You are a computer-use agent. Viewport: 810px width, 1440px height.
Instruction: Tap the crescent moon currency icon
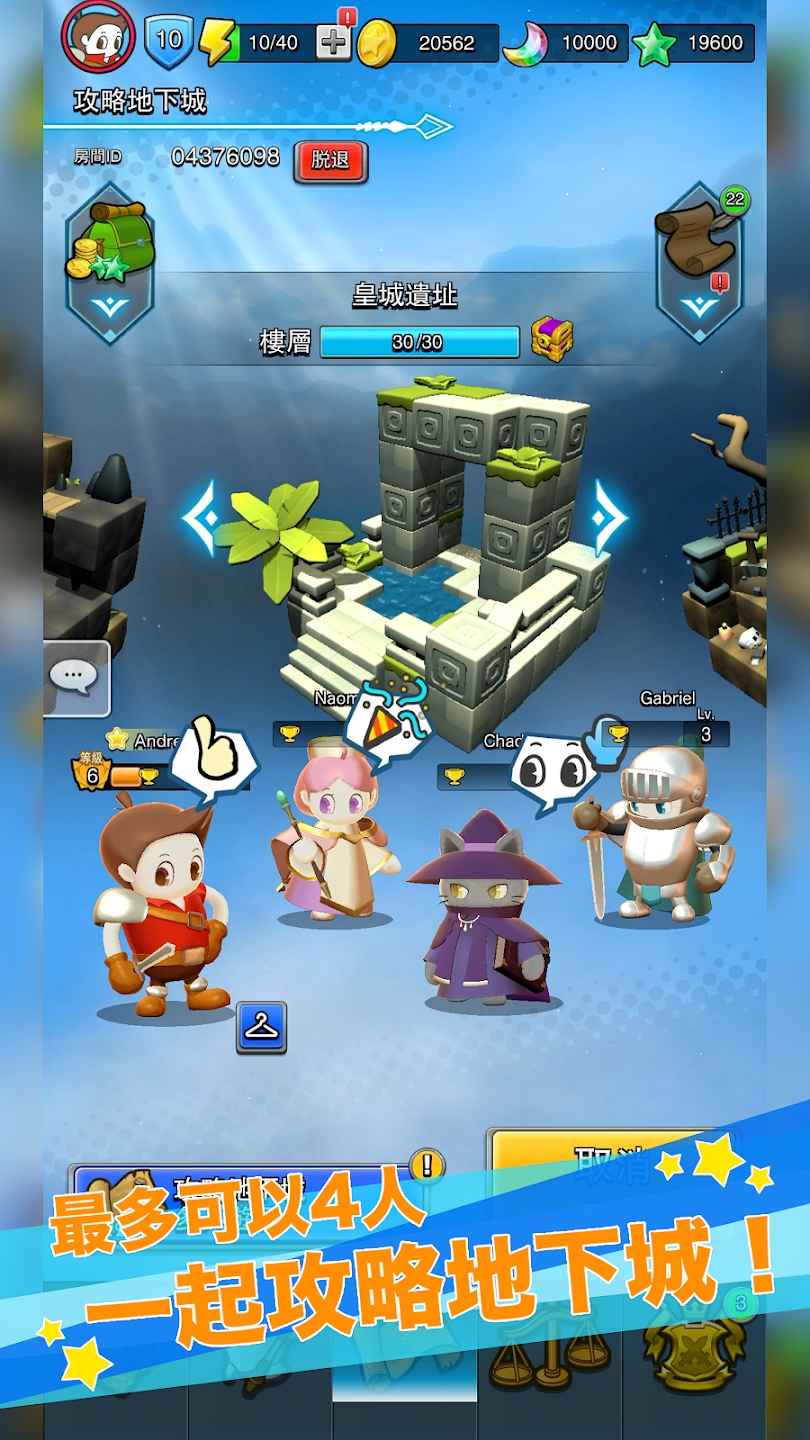tap(524, 44)
